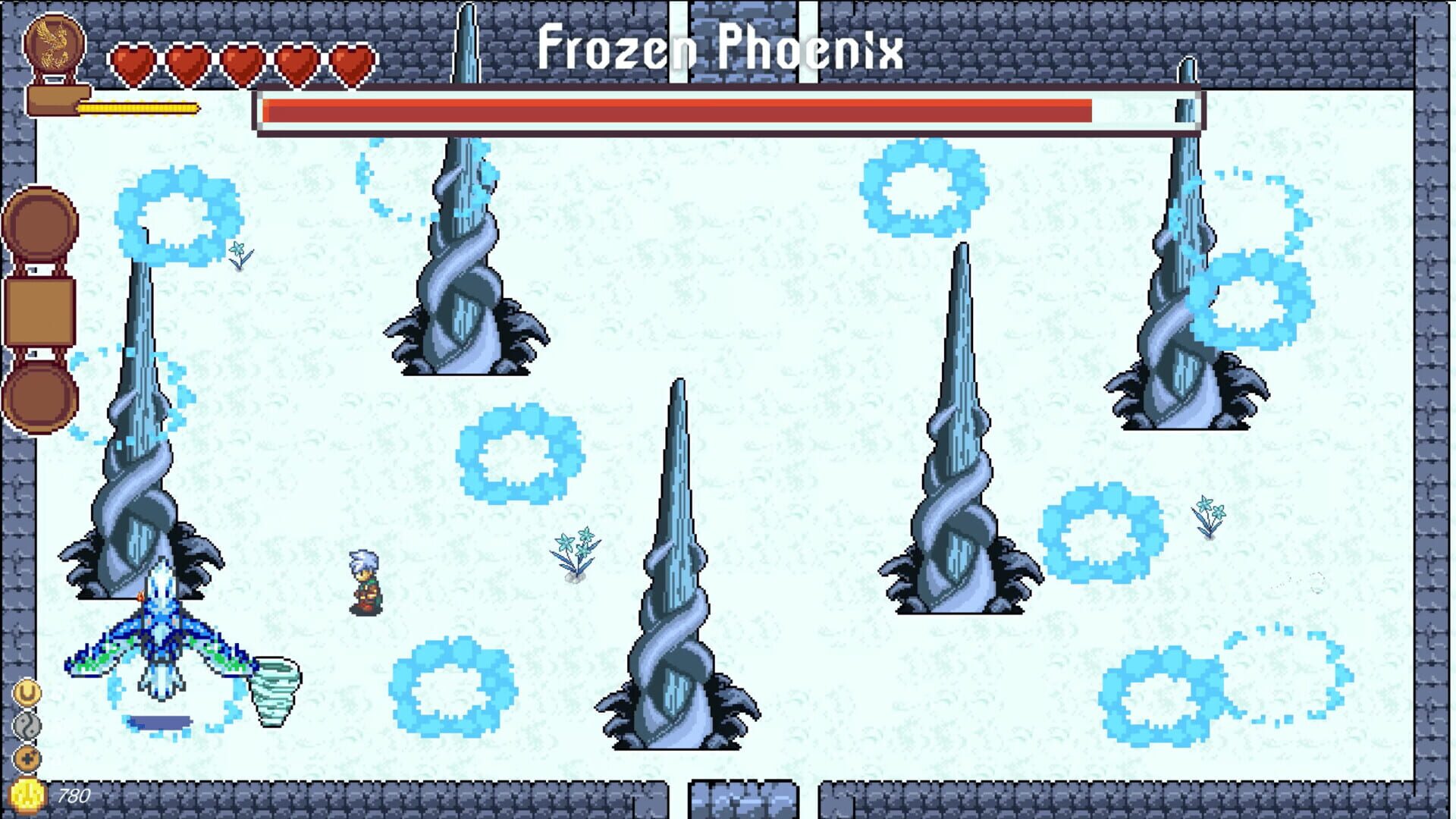Select the Frozen Phoenix title banner
The image size is (1456, 819).
720,49
